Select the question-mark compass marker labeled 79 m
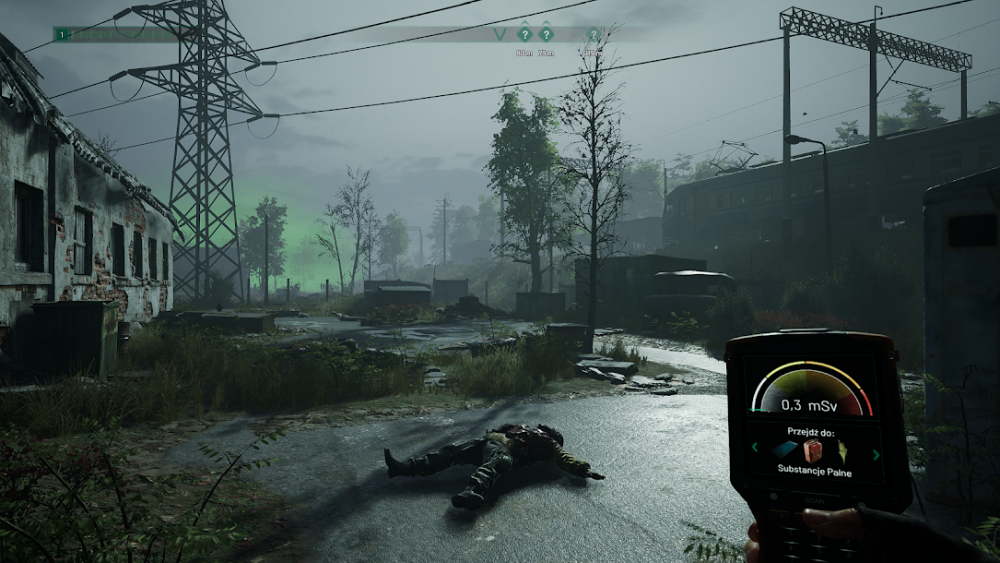Screen dimensions: 1000x563 (546, 33)
